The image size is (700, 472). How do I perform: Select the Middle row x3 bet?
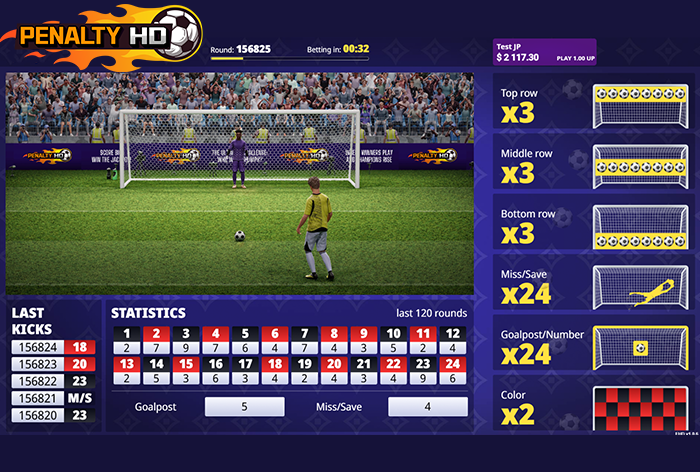(594, 166)
